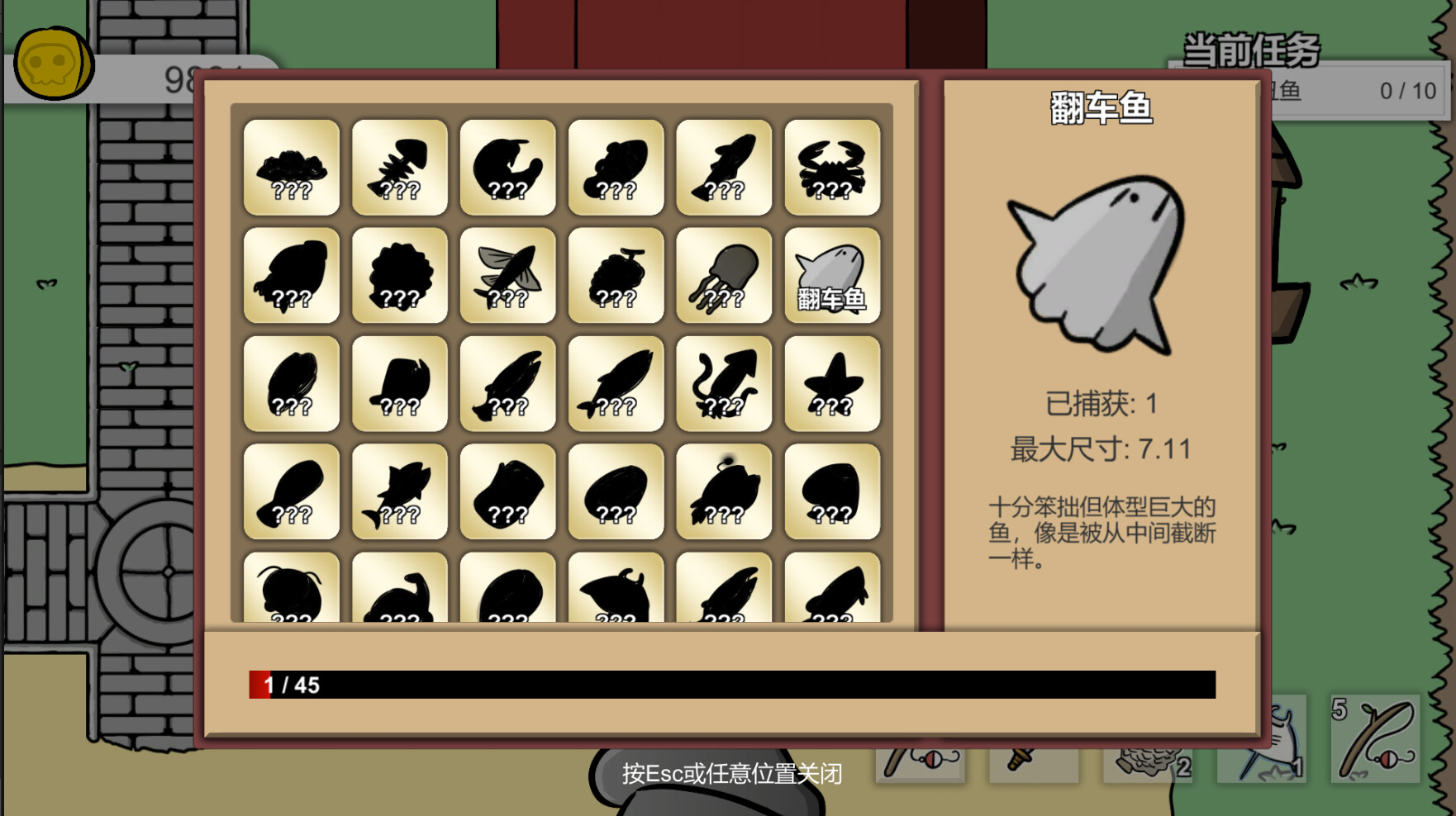Open the jellyfish silhouette encyclopedia entry
The width and height of the screenshot is (1456, 816).
point(724,275)
